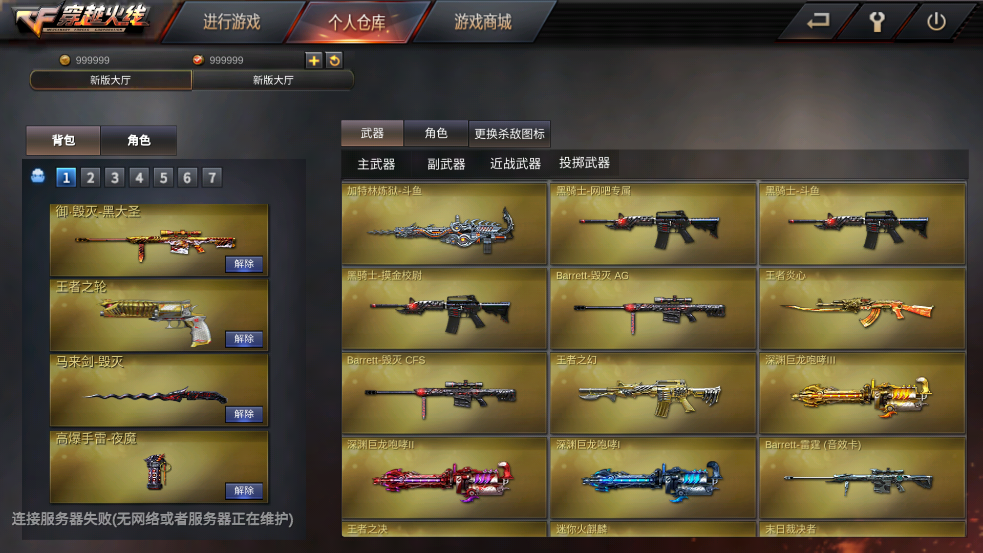Open the 进行游戏 menu tab
Viewport: 983px width, 553px height.
coord(231,22)
